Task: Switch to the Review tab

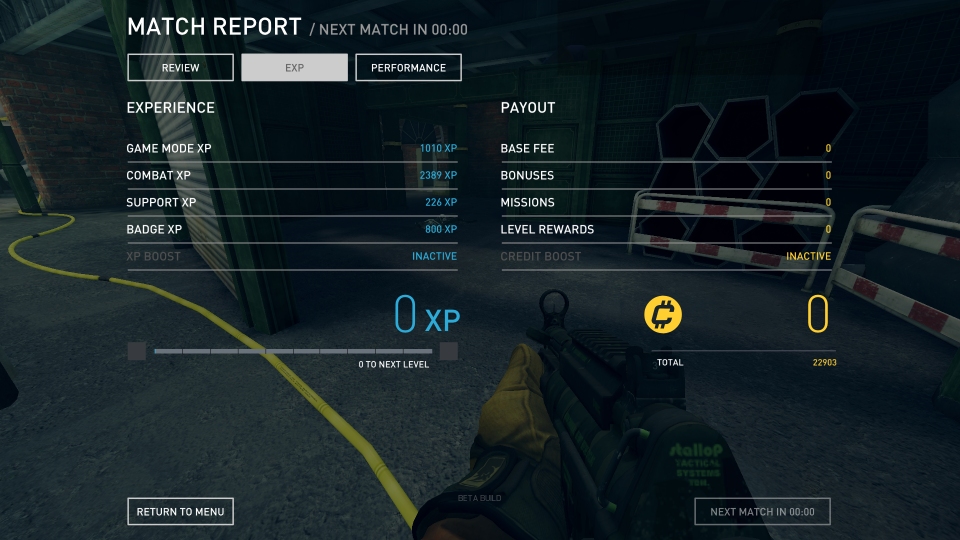Action: point(181,68)
